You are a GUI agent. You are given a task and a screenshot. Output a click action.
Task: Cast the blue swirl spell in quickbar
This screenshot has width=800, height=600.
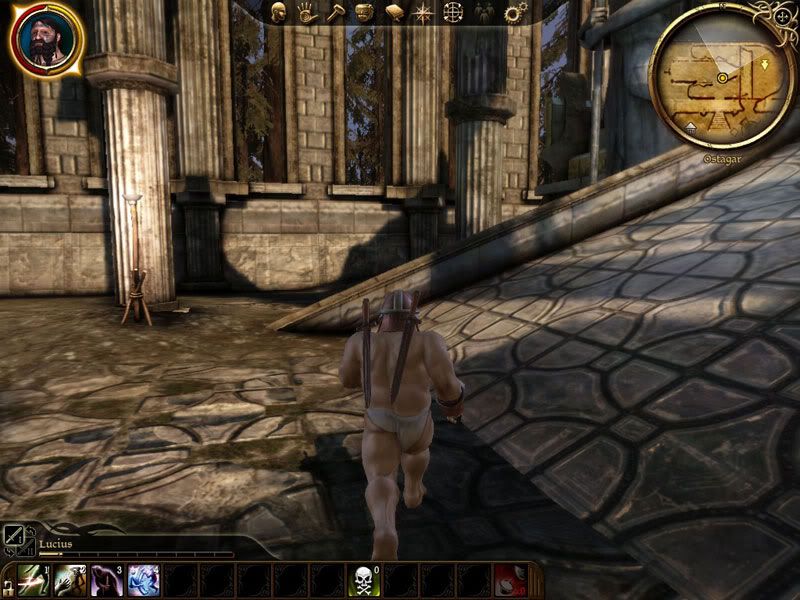tap(144, 580)
